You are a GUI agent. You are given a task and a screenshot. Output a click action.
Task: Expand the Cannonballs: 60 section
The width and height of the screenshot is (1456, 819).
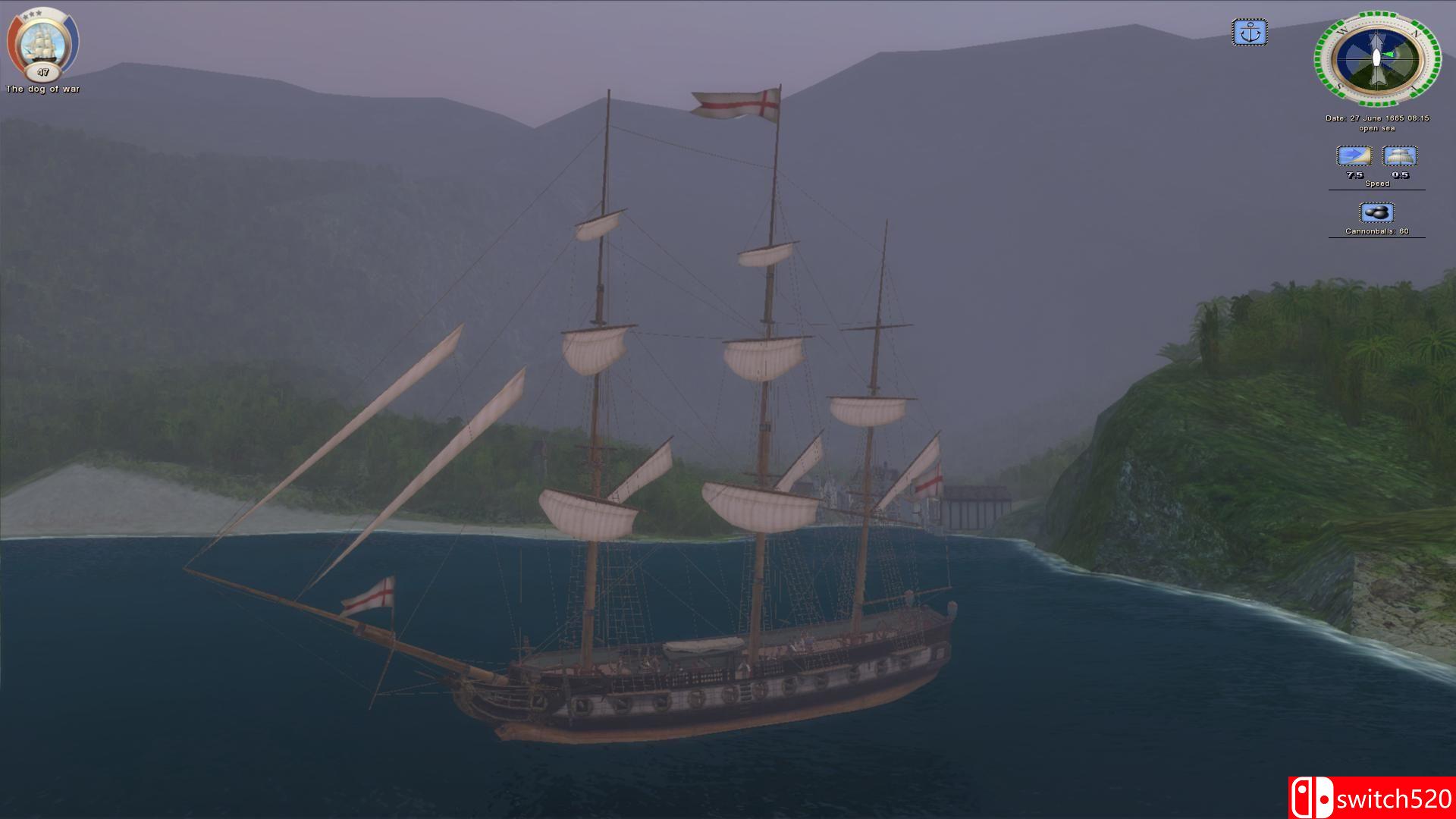click(1376, 231)
